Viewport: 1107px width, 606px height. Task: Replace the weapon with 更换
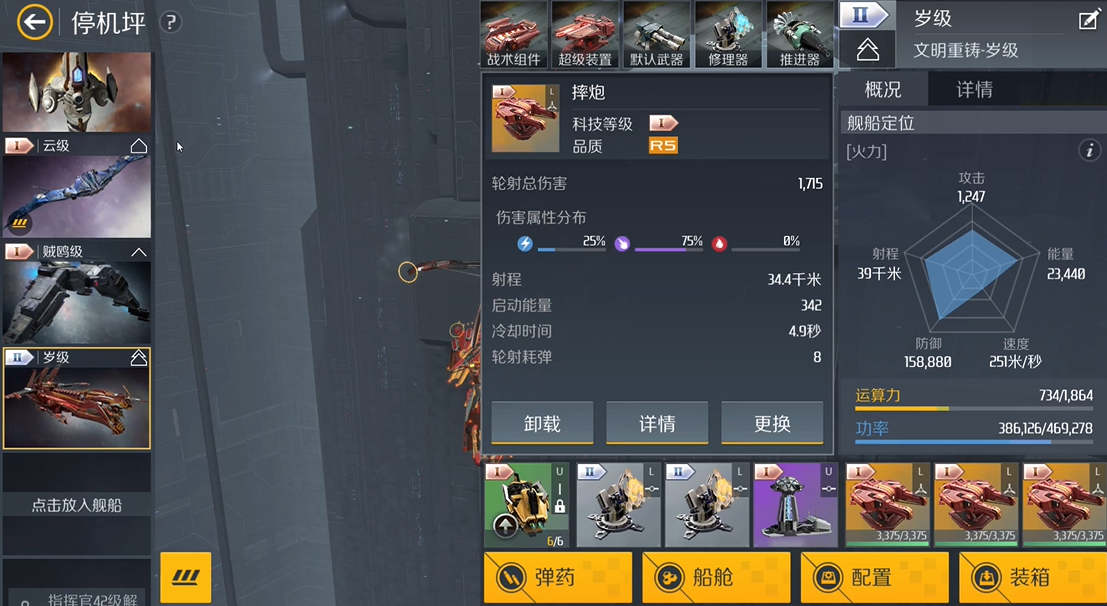772,423
